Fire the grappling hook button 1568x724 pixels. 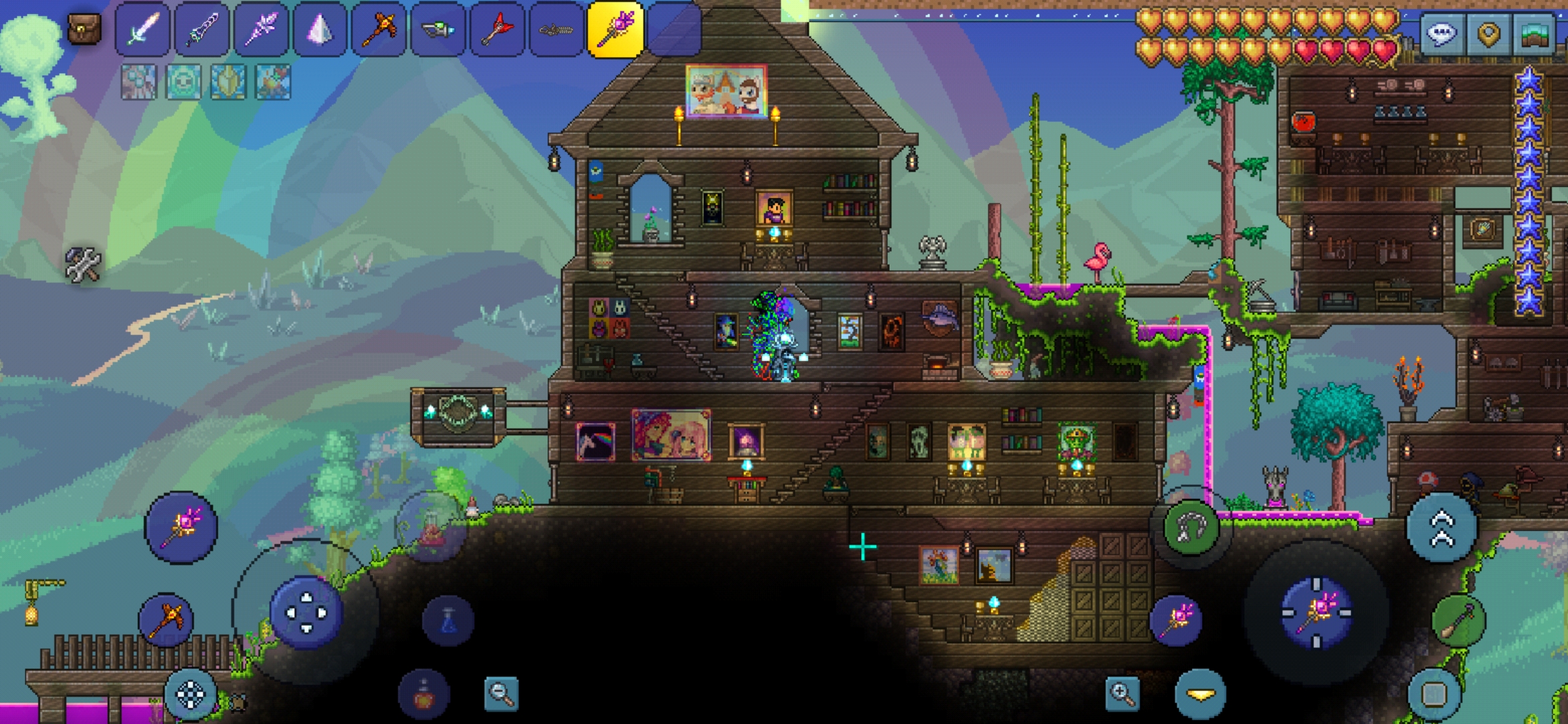pyautogui.click(x=1191, y=528)
